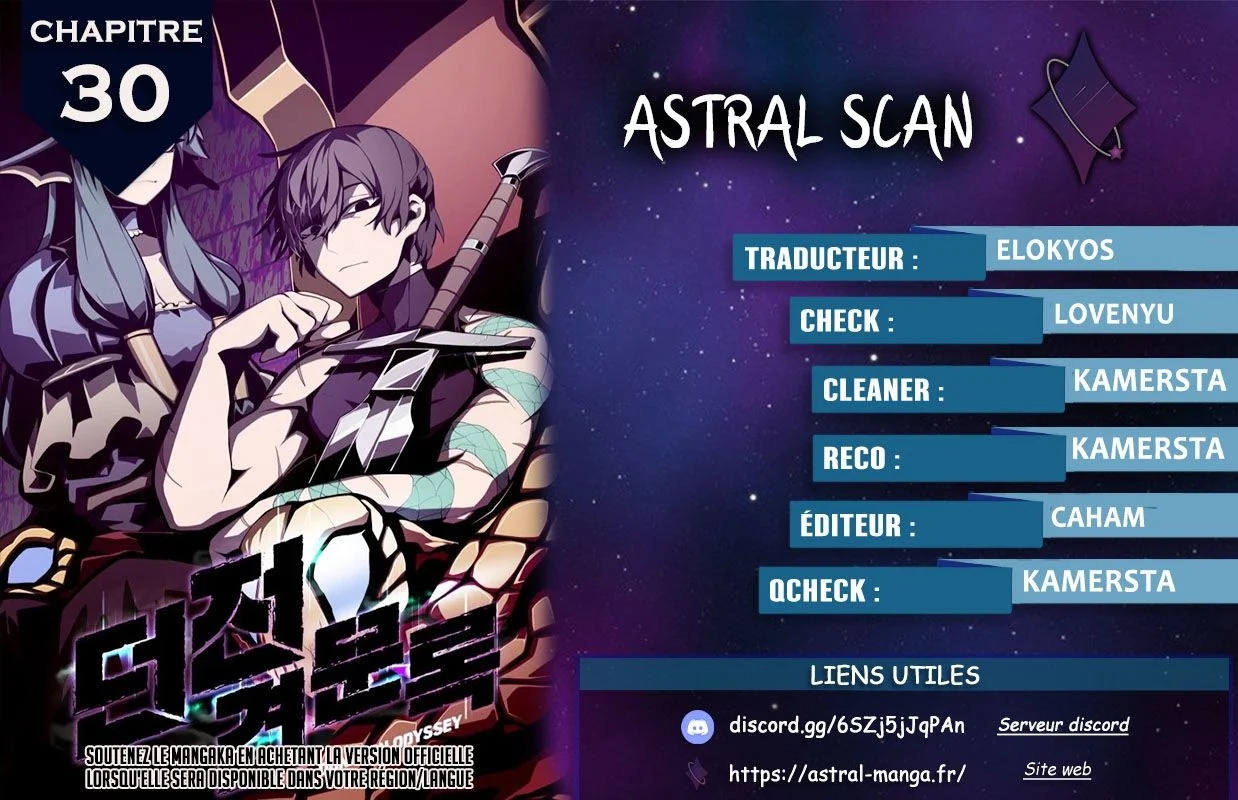Click the underlined "Serveur discord" link

click(x=1063, y=725)
